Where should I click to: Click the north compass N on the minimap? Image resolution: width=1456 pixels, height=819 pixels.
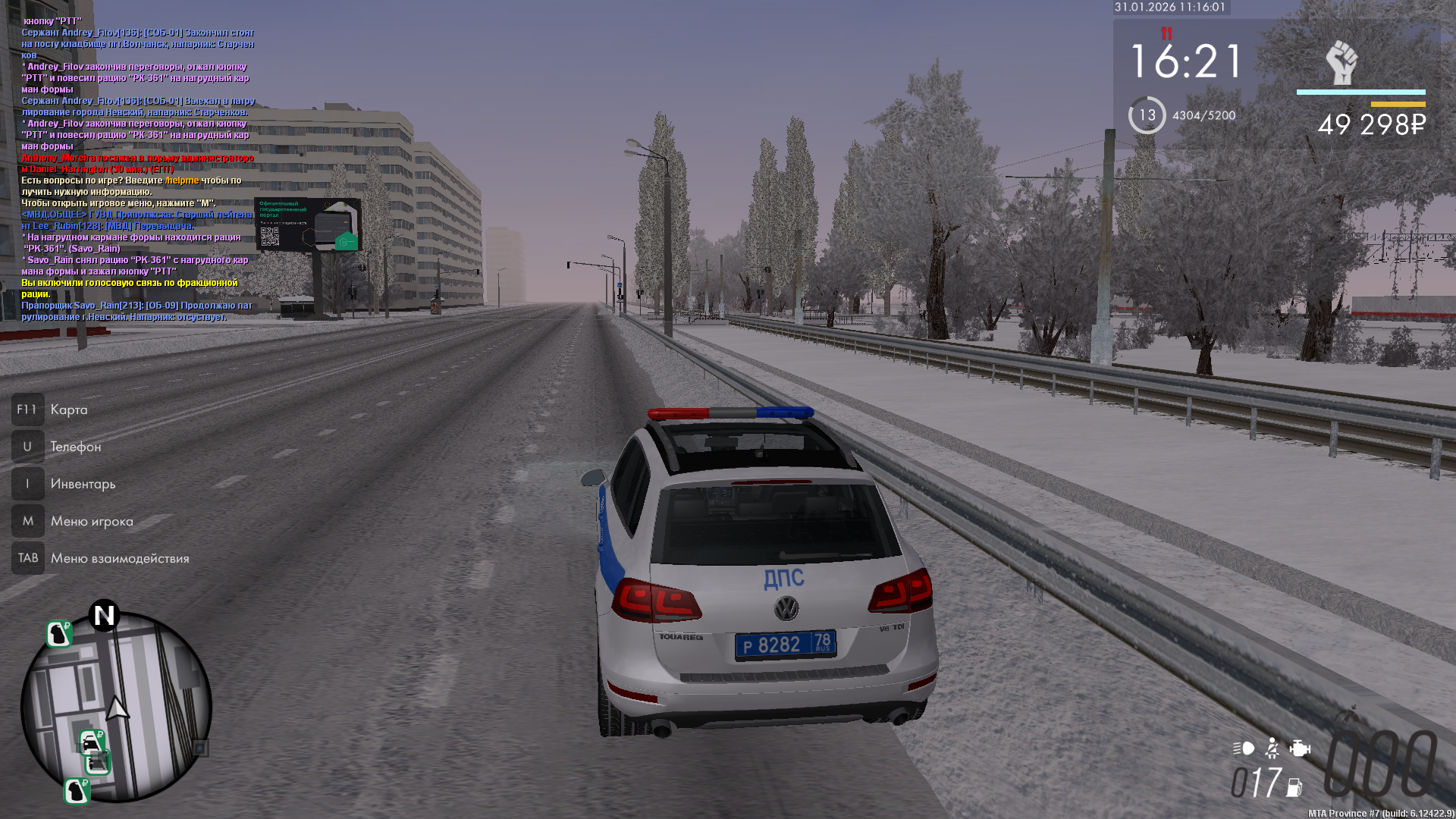105,615
